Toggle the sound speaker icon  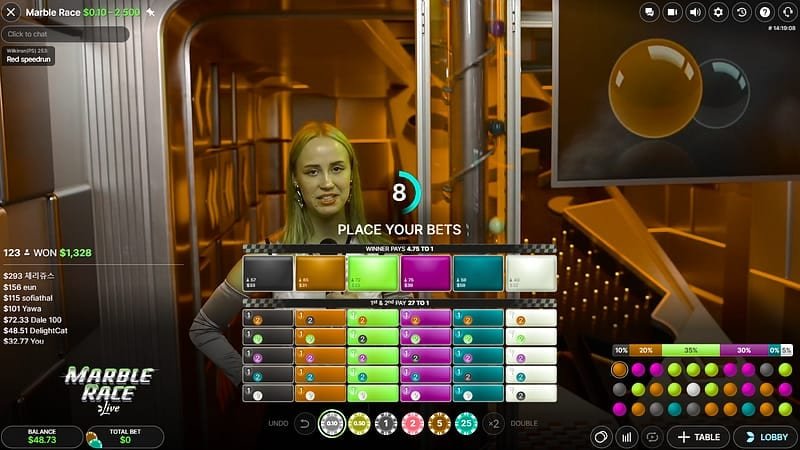tap(694, 12)
